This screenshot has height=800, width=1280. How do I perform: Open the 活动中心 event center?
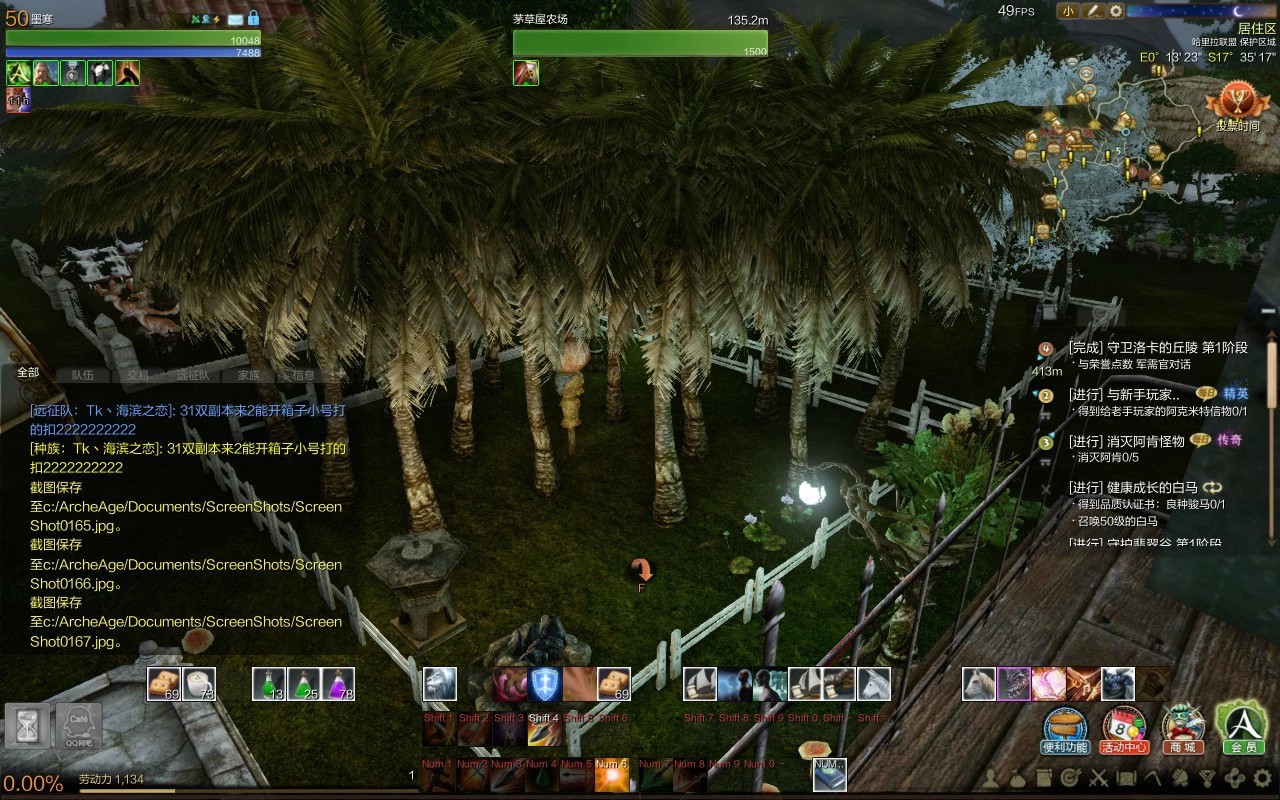(x=1124, y=729)
